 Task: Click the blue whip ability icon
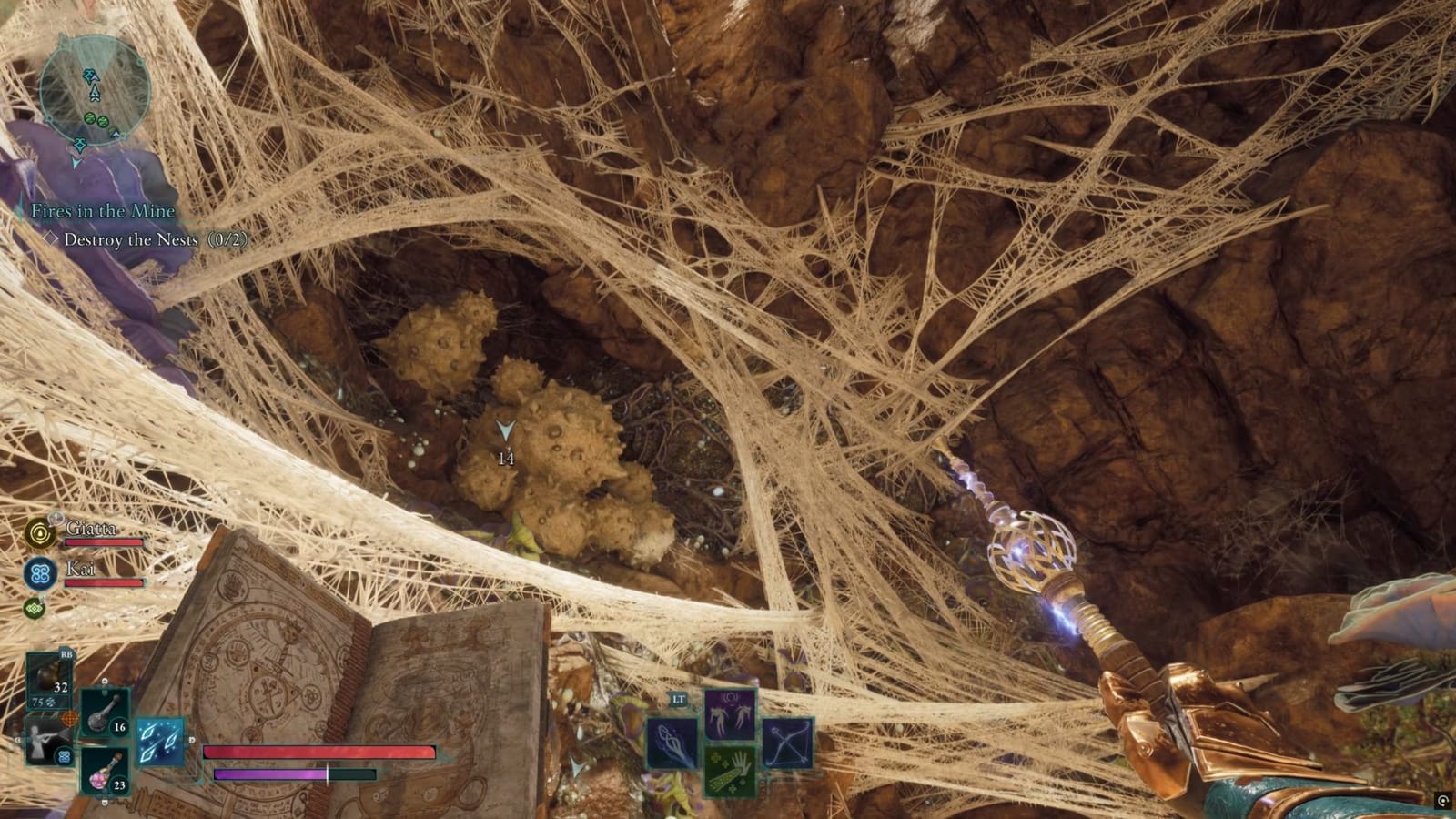(672, 743)
